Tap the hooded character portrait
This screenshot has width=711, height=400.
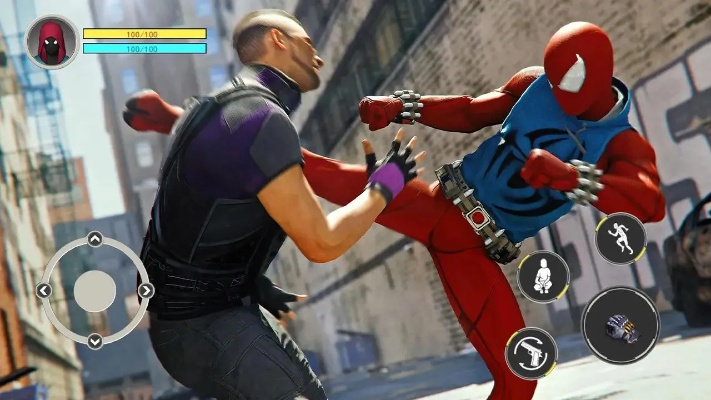[51, 42]
